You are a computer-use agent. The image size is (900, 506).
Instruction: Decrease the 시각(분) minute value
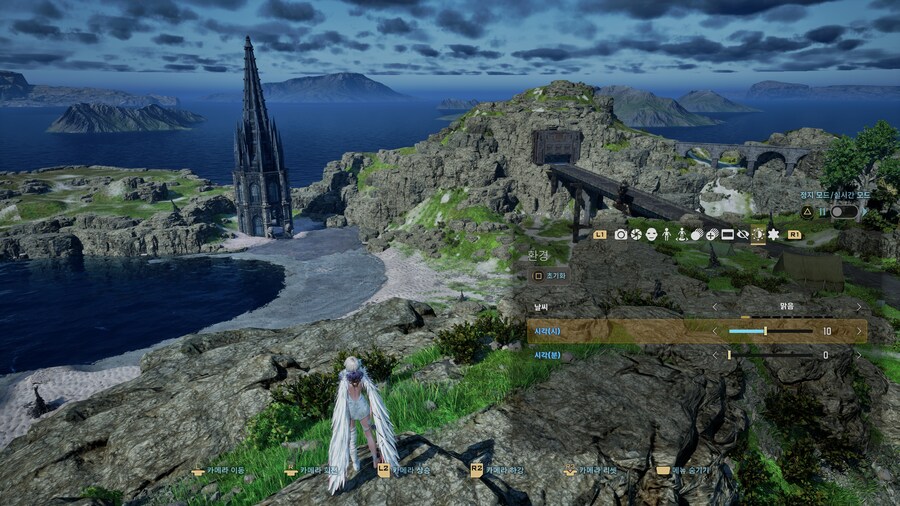pos(715,355)
